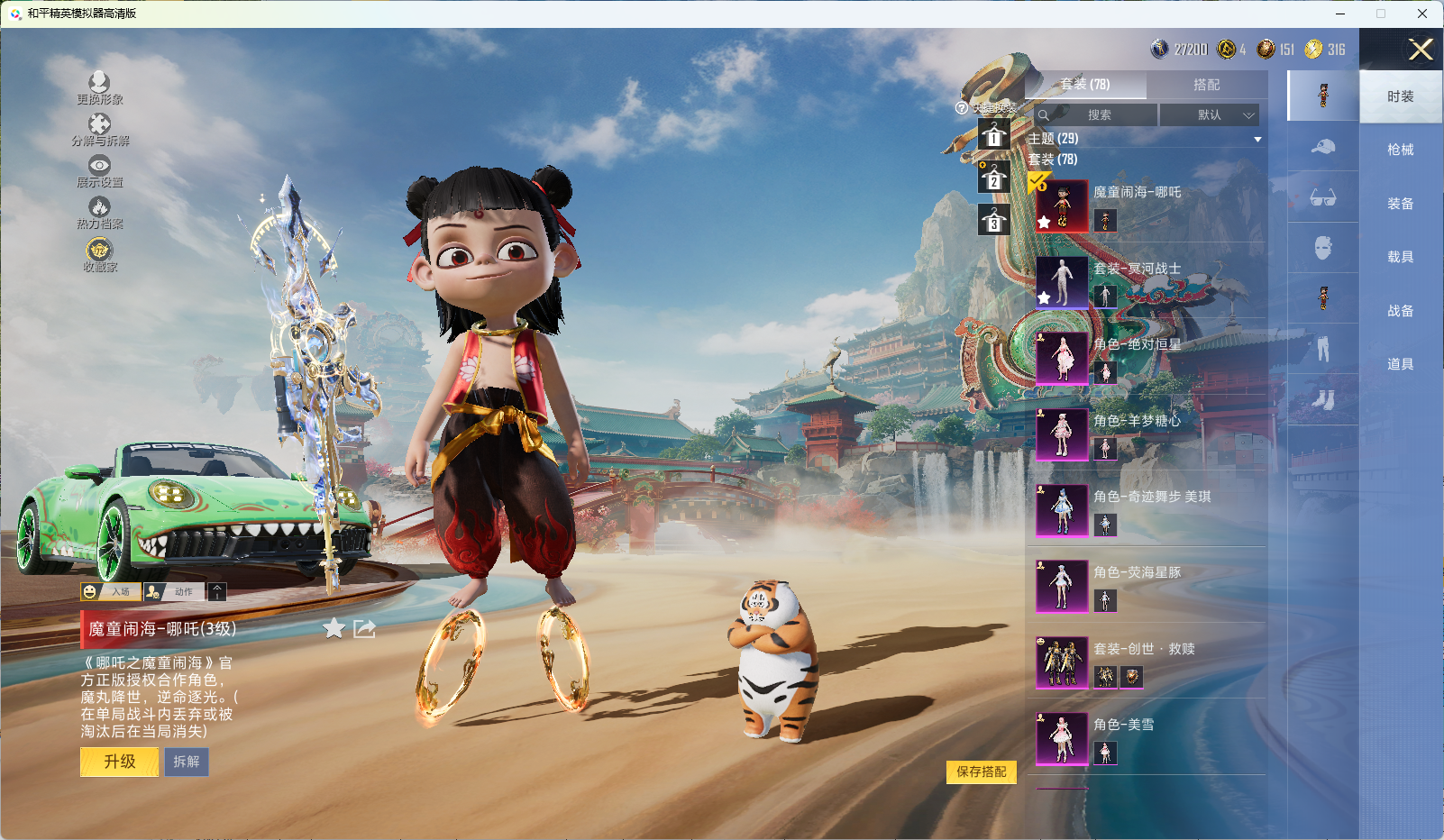Viewport: 1444px width, 840px height.
Task: Select 套装-创世·救赎 outfit
Action: point(1062,662)
